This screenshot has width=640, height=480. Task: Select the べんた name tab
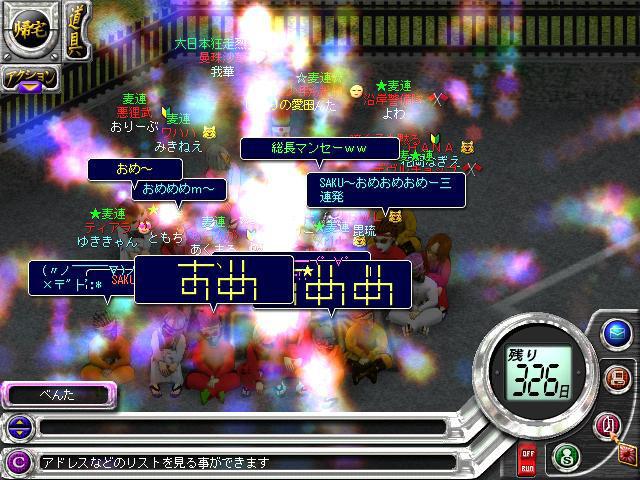click(57, 396)
